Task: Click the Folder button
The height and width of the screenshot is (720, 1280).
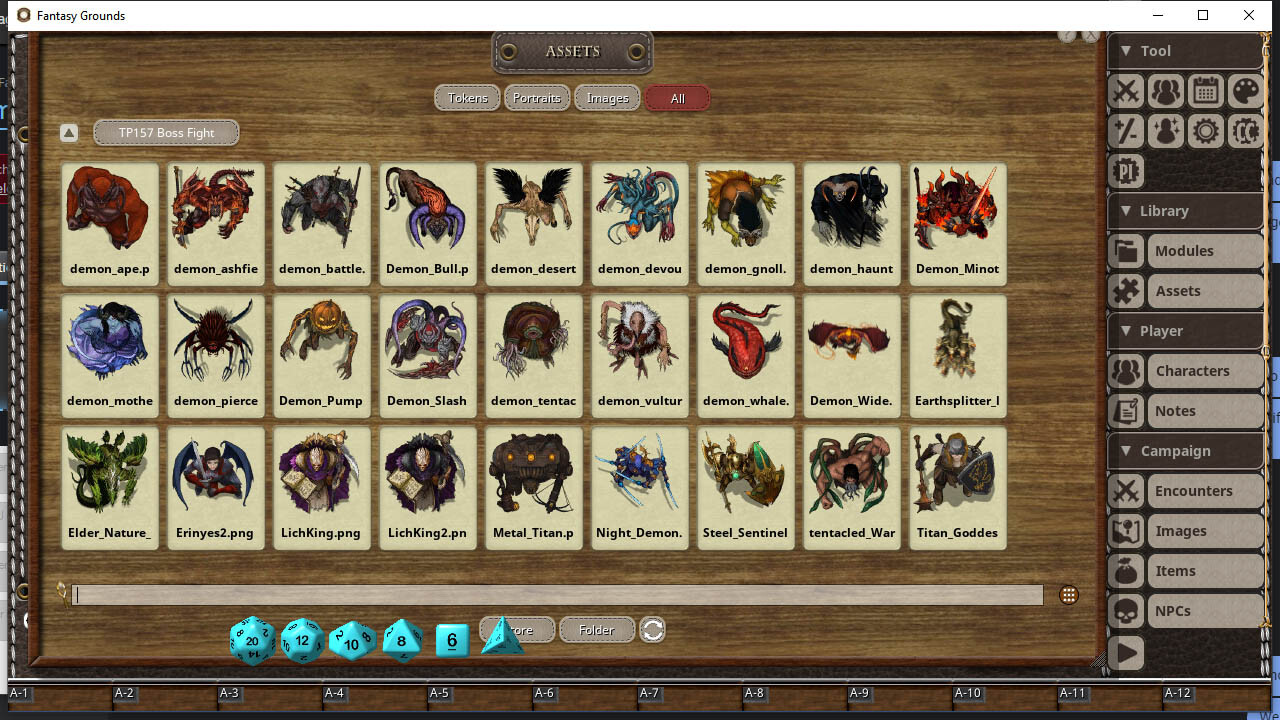Action: pos(596,630)
